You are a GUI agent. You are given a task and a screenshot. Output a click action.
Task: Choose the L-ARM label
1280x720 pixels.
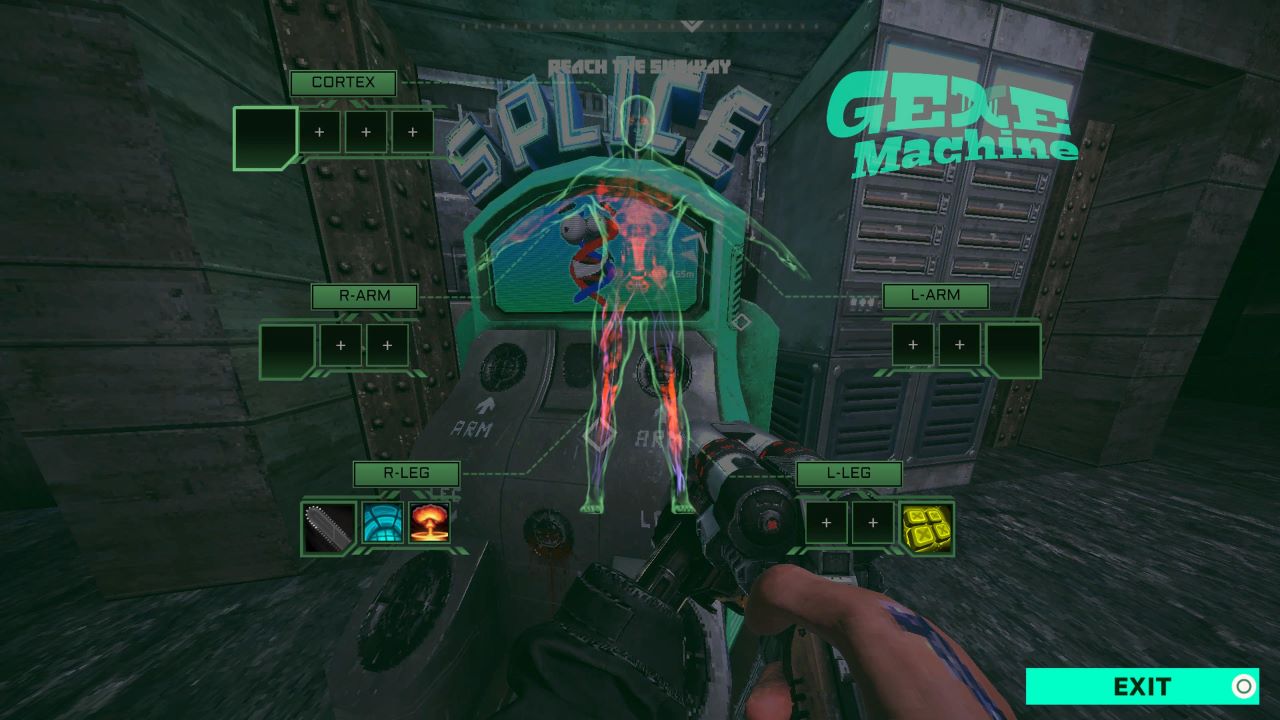pos(935,296)
